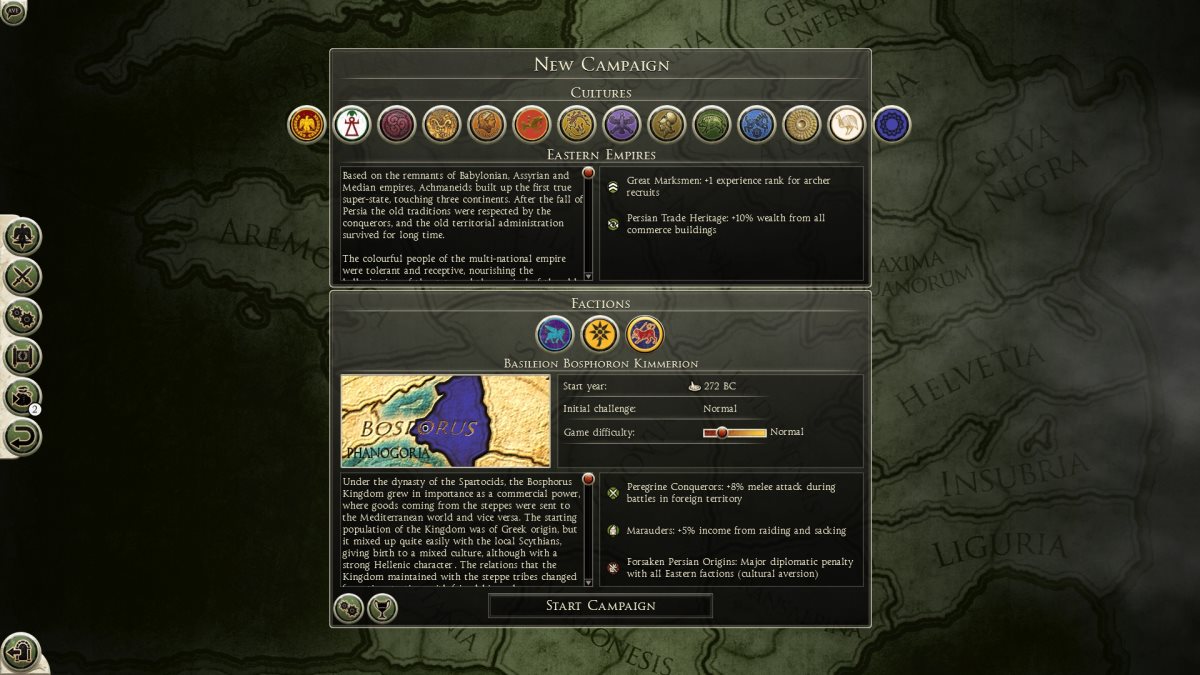The width and height of the screenshot is (1200, 675).
Task: Choose the purple winged culture emblem
Action: (622, 124)
